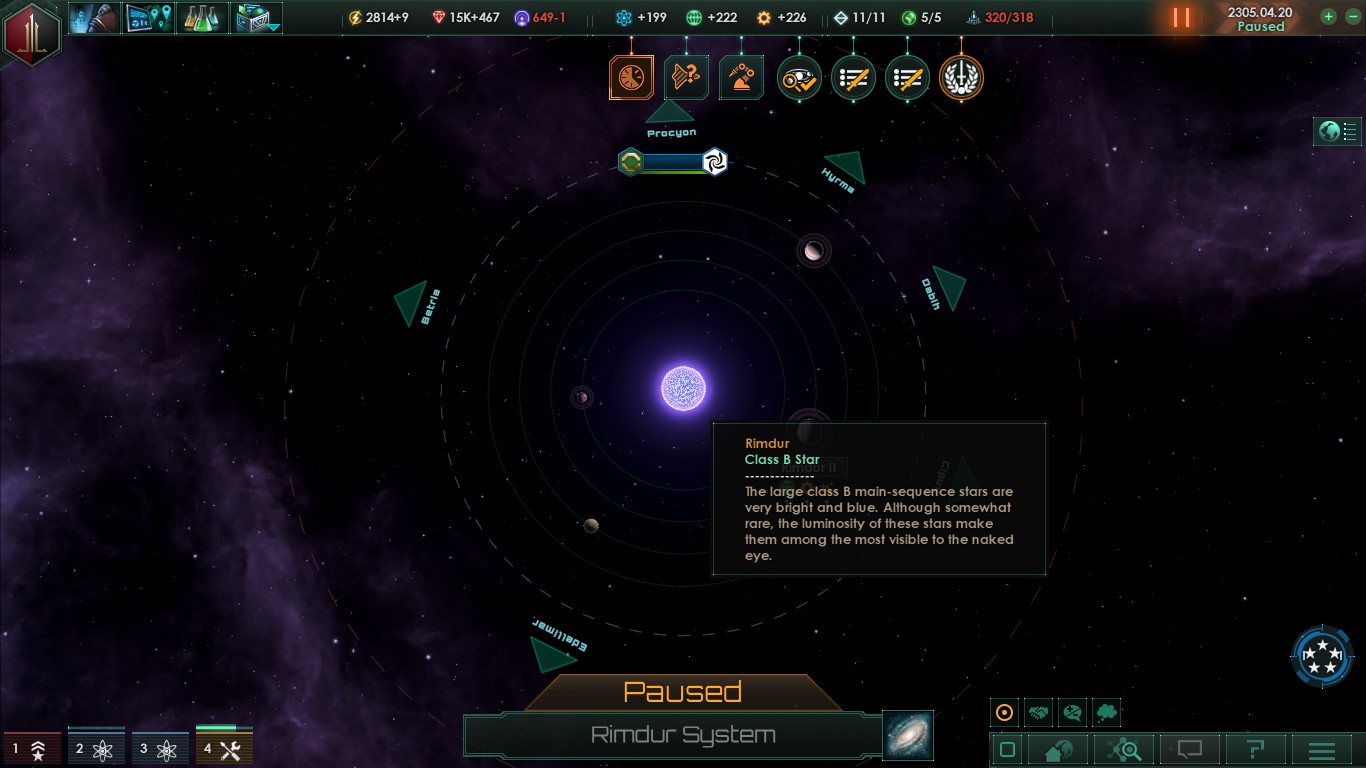This screenshot has width=1366, height=768.
Task: Open the chat speech bubble button
Action: tap(1189, 750)
